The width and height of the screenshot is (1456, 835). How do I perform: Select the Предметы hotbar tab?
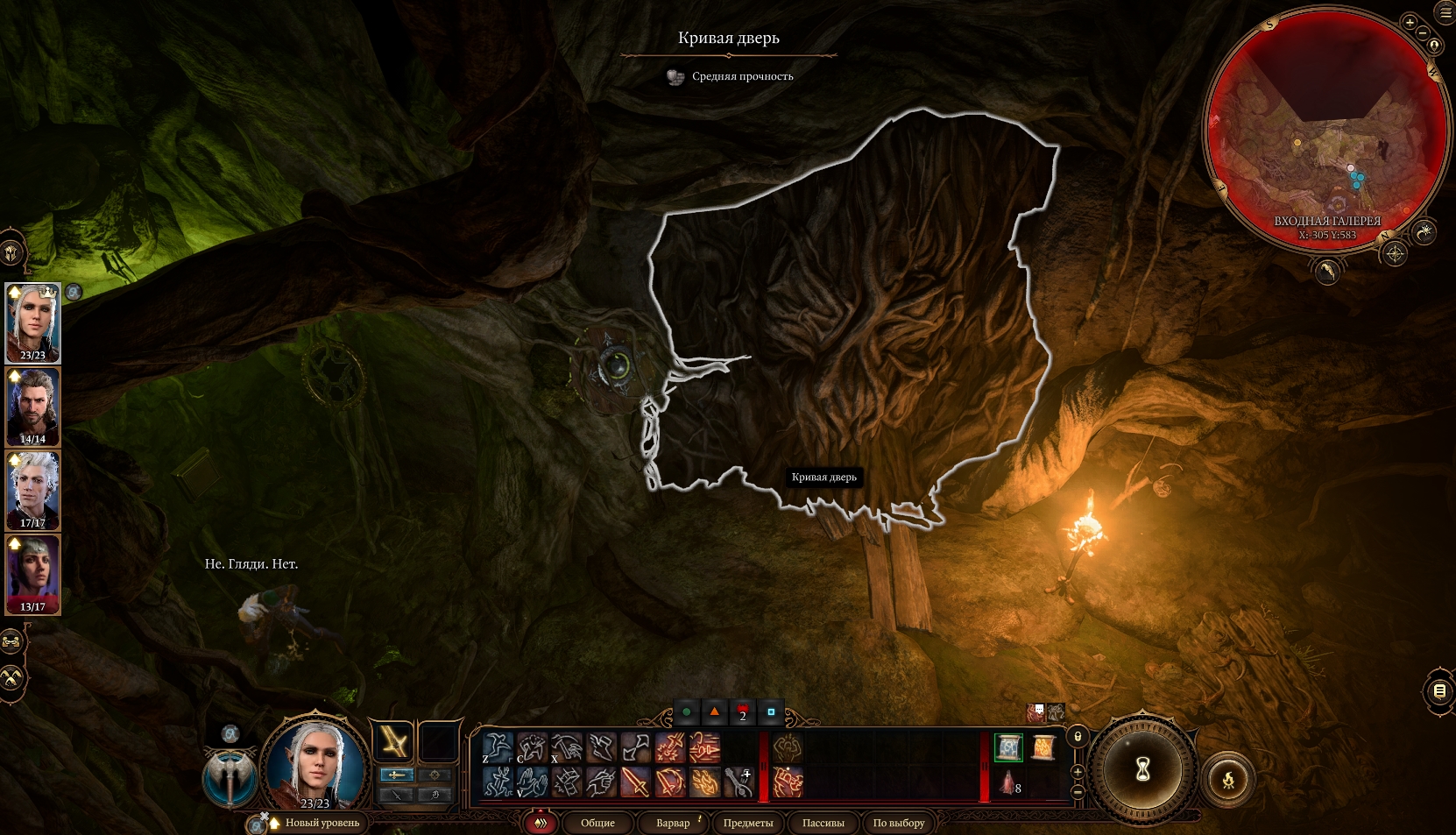pos(747,823)
